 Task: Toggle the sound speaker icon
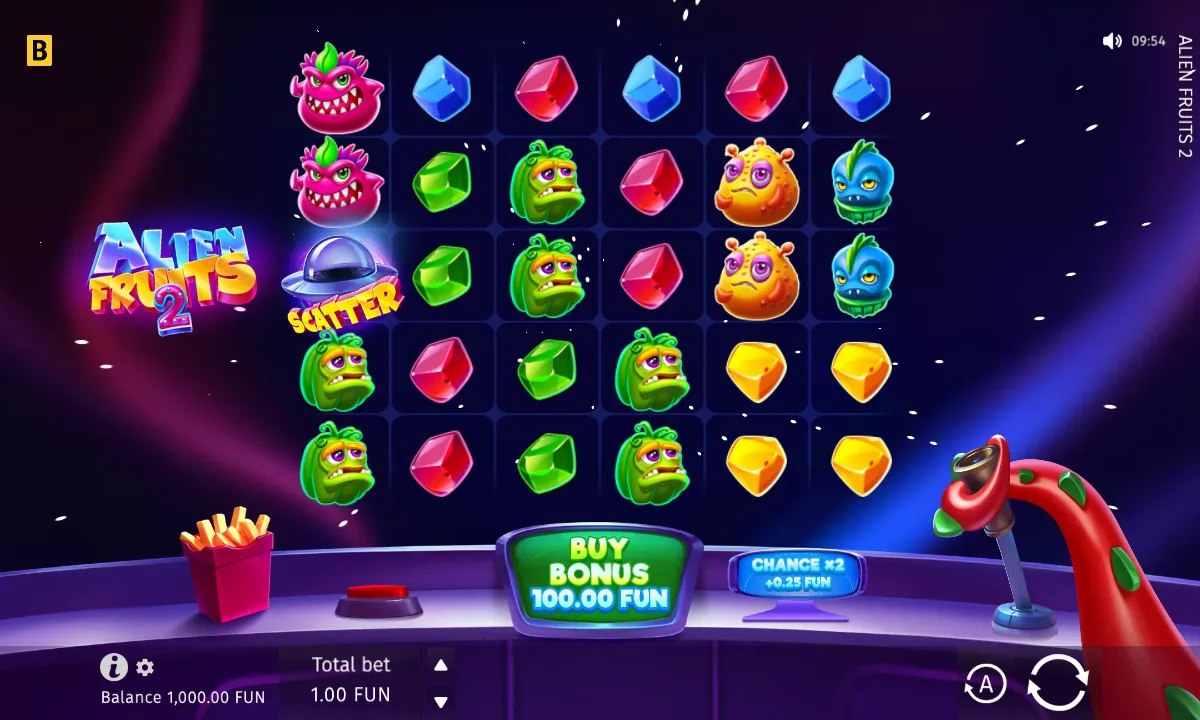click(x=1112, y=41)
